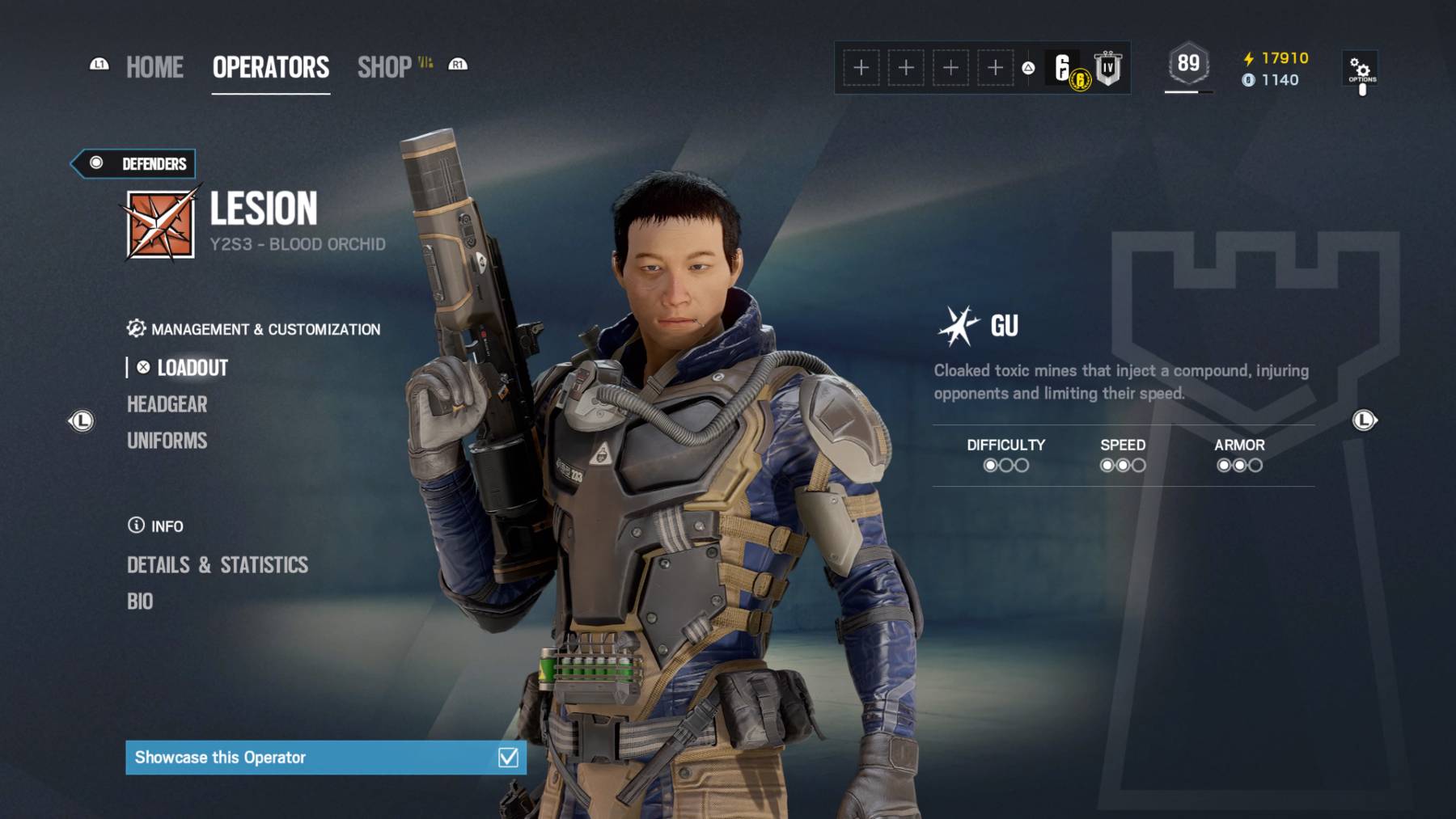
Task: Show the next operator with right arrow
Action: [x=1365, y=420]
